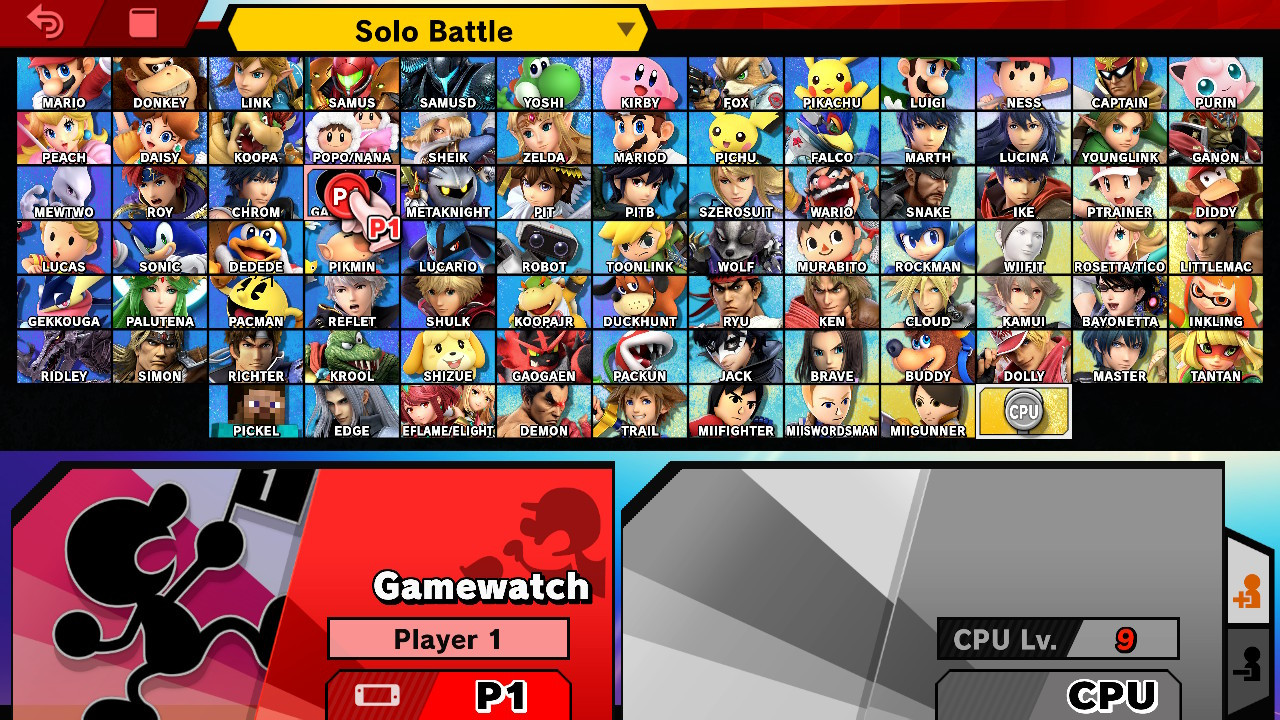The image size is (1280, 720).
Task: Click the Player 1 name banner
Action: tap(448, 639)
